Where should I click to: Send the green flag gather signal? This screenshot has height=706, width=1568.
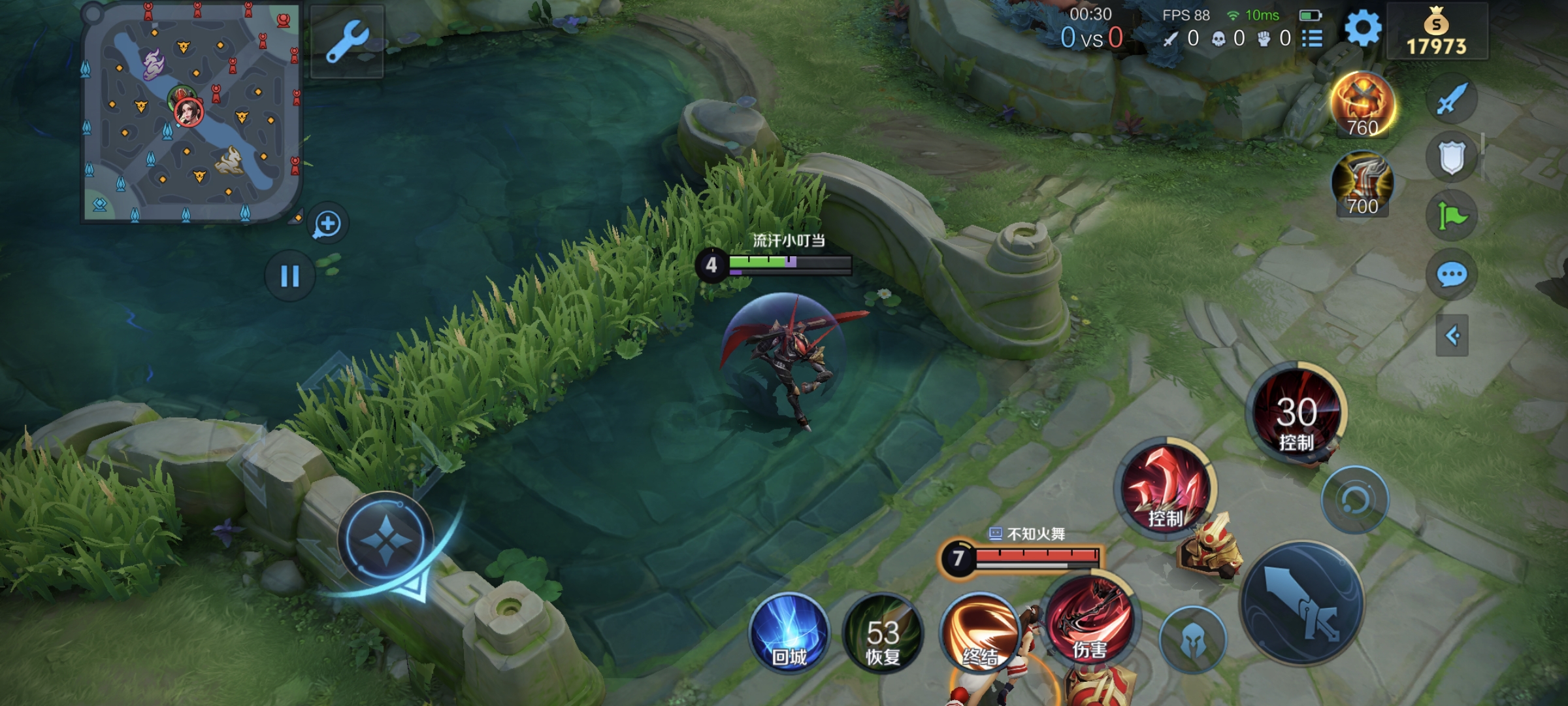(1452, 216)
